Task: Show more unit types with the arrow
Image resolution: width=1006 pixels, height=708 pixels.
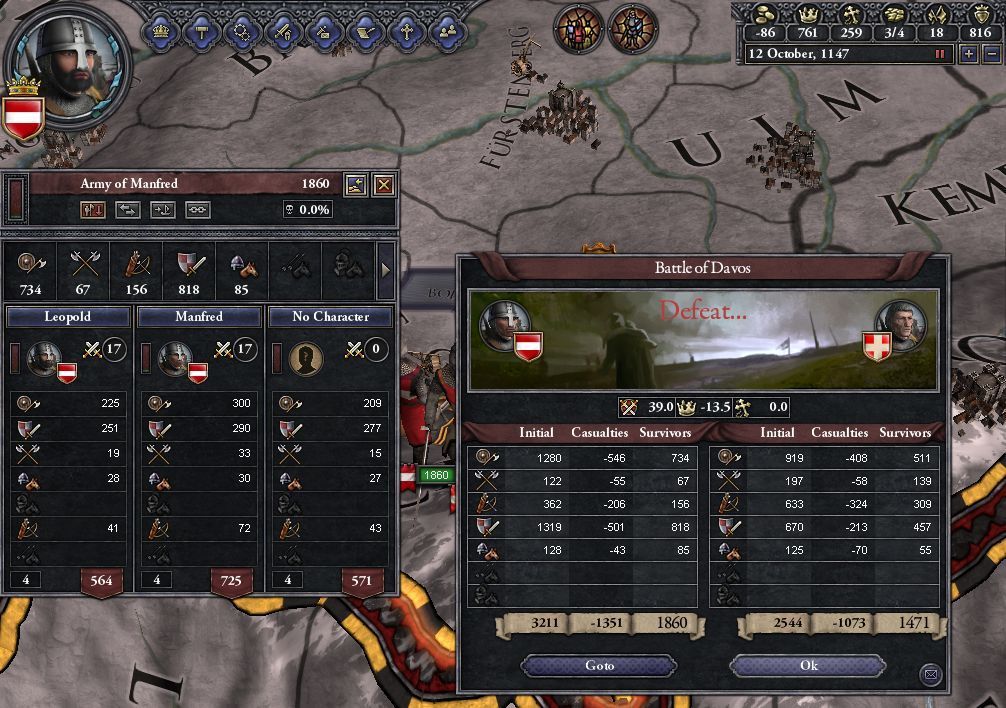Action: (386, 269)
